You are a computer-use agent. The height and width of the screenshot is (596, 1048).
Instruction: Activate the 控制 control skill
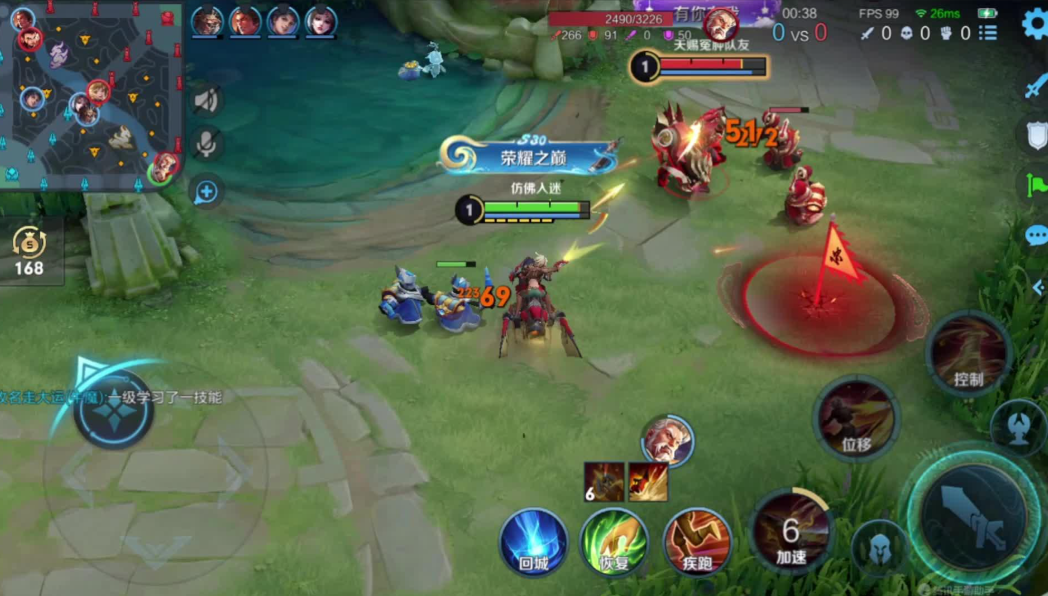968,354
